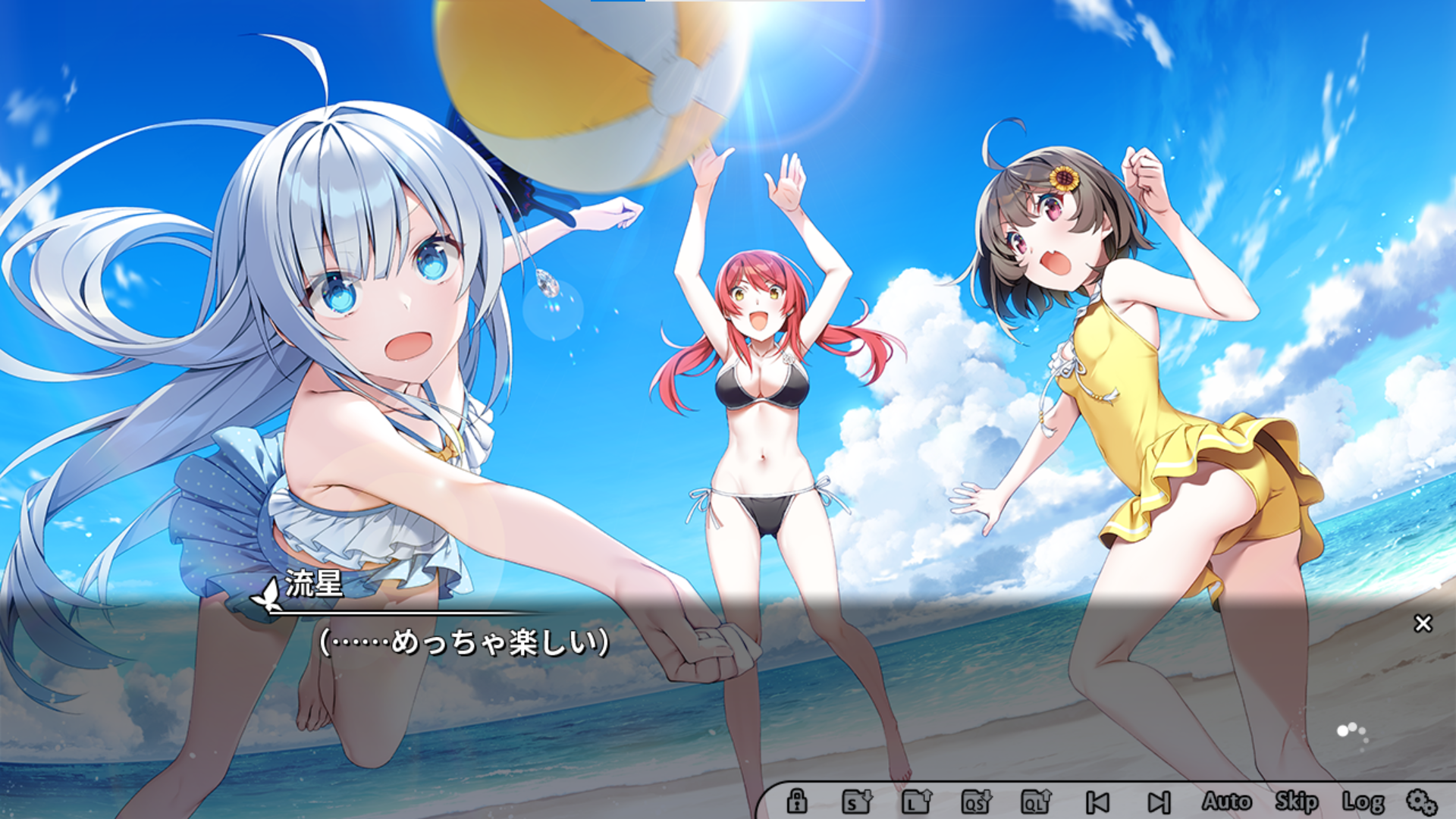This screenshot has height=819, width=1456.
Task: Activate Skip mode
Action: [x=1296, y=801]
